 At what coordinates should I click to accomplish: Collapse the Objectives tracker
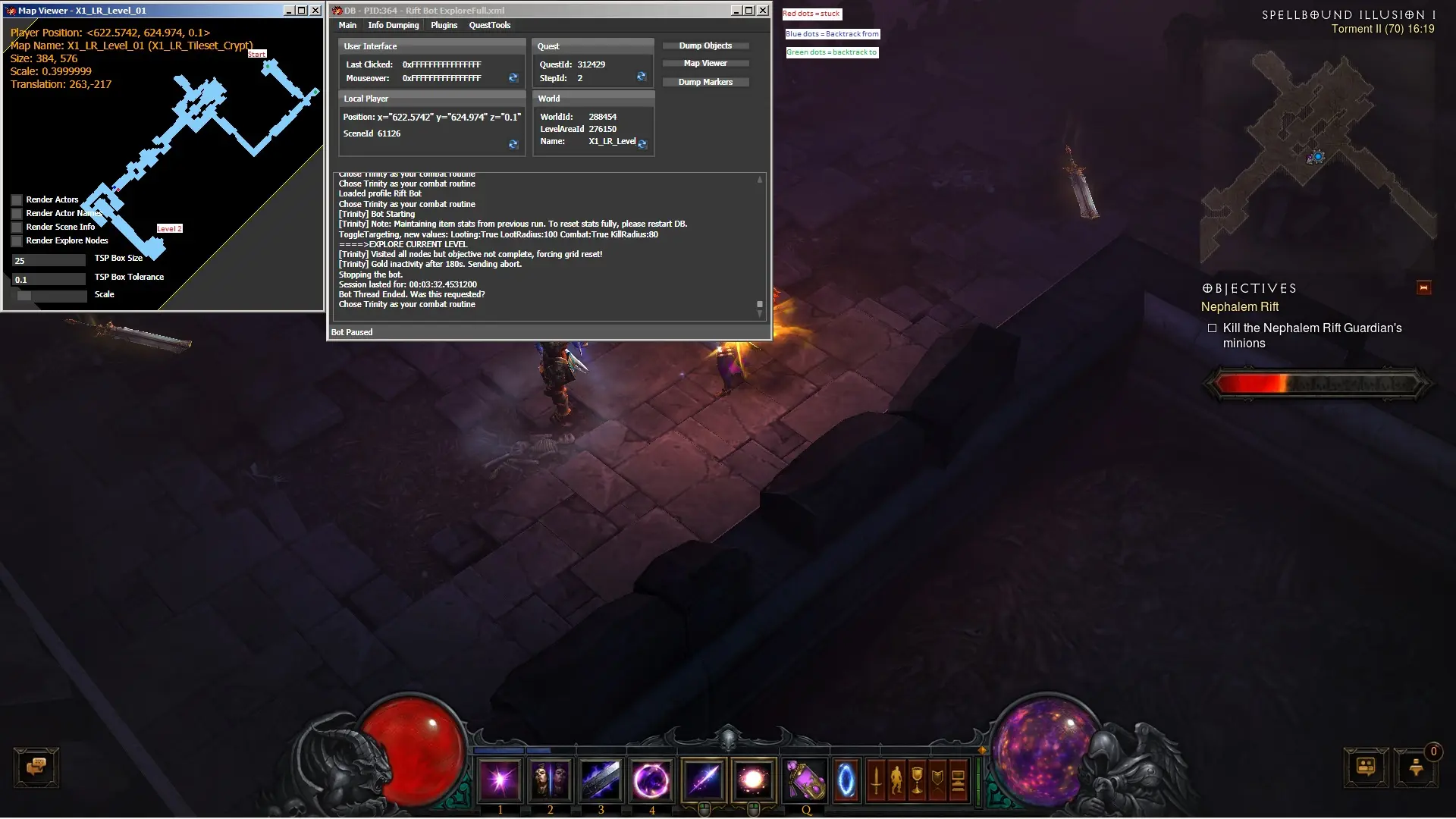[1423, 288]
